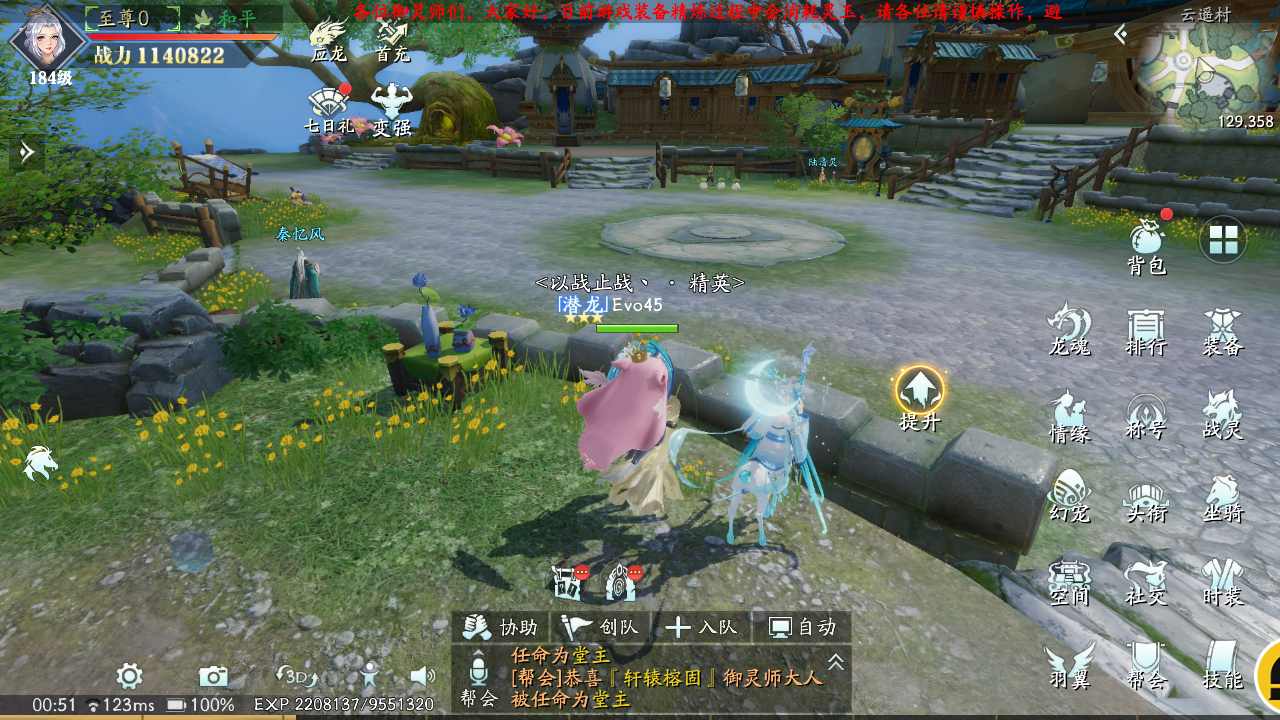Toggle 自动 auto-battle mode
Screen dimensions: 1280x720
click(x=802, y=627)
